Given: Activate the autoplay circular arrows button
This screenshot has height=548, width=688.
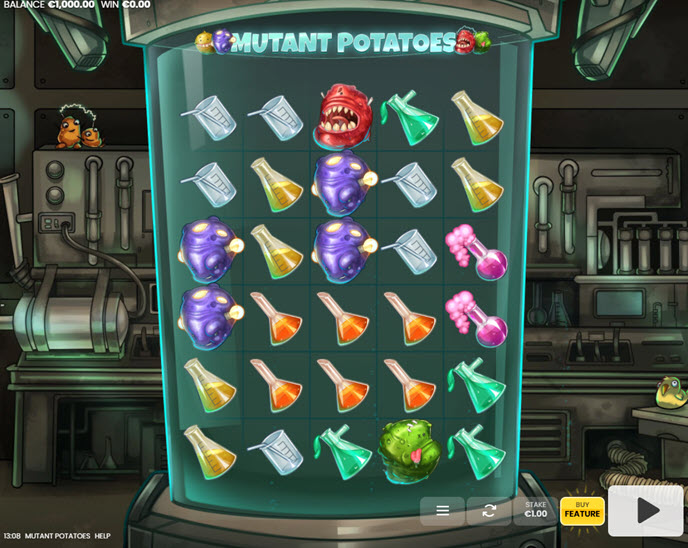Looking at the screenshot, I should tap(489, 511).
